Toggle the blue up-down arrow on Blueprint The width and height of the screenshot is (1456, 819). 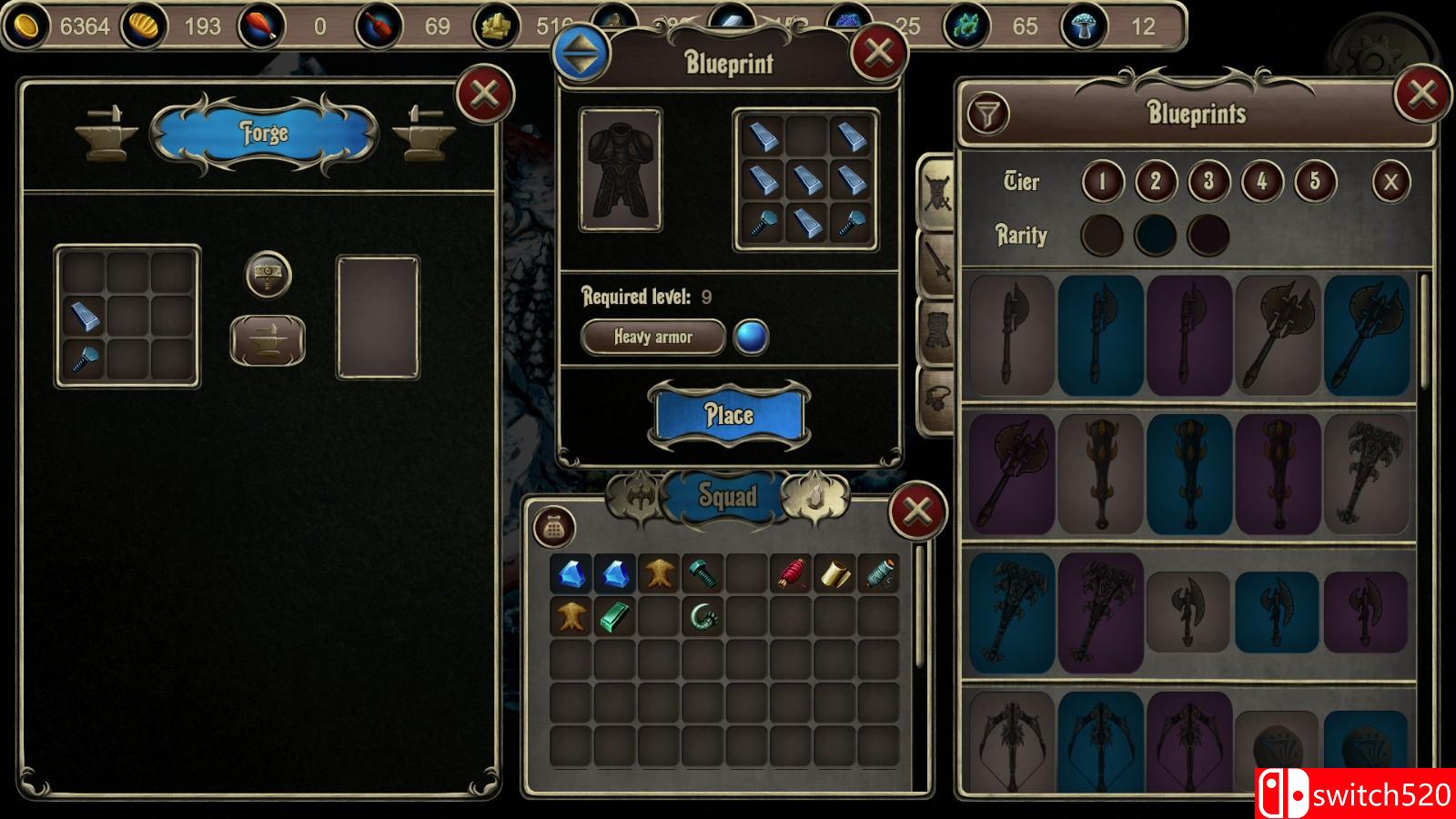click(x=581, y=54)
